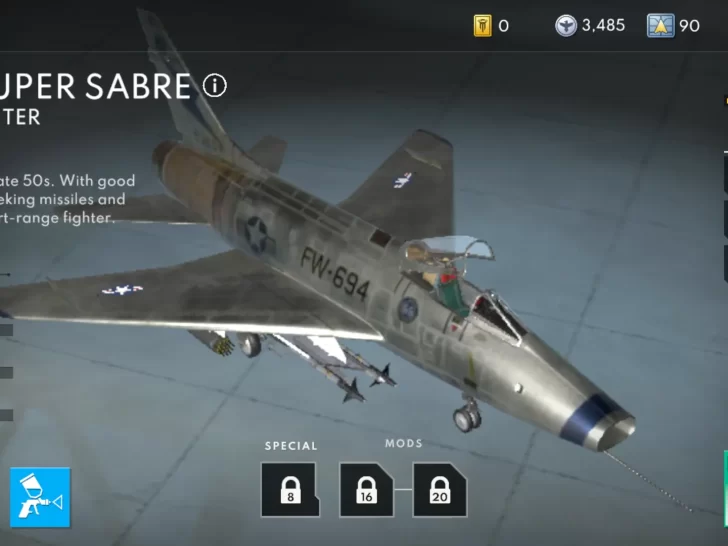Viewport: 728px width, 546px height.
Task: Tap the silver wings currency icon
Action: click(x=566, y=26)
